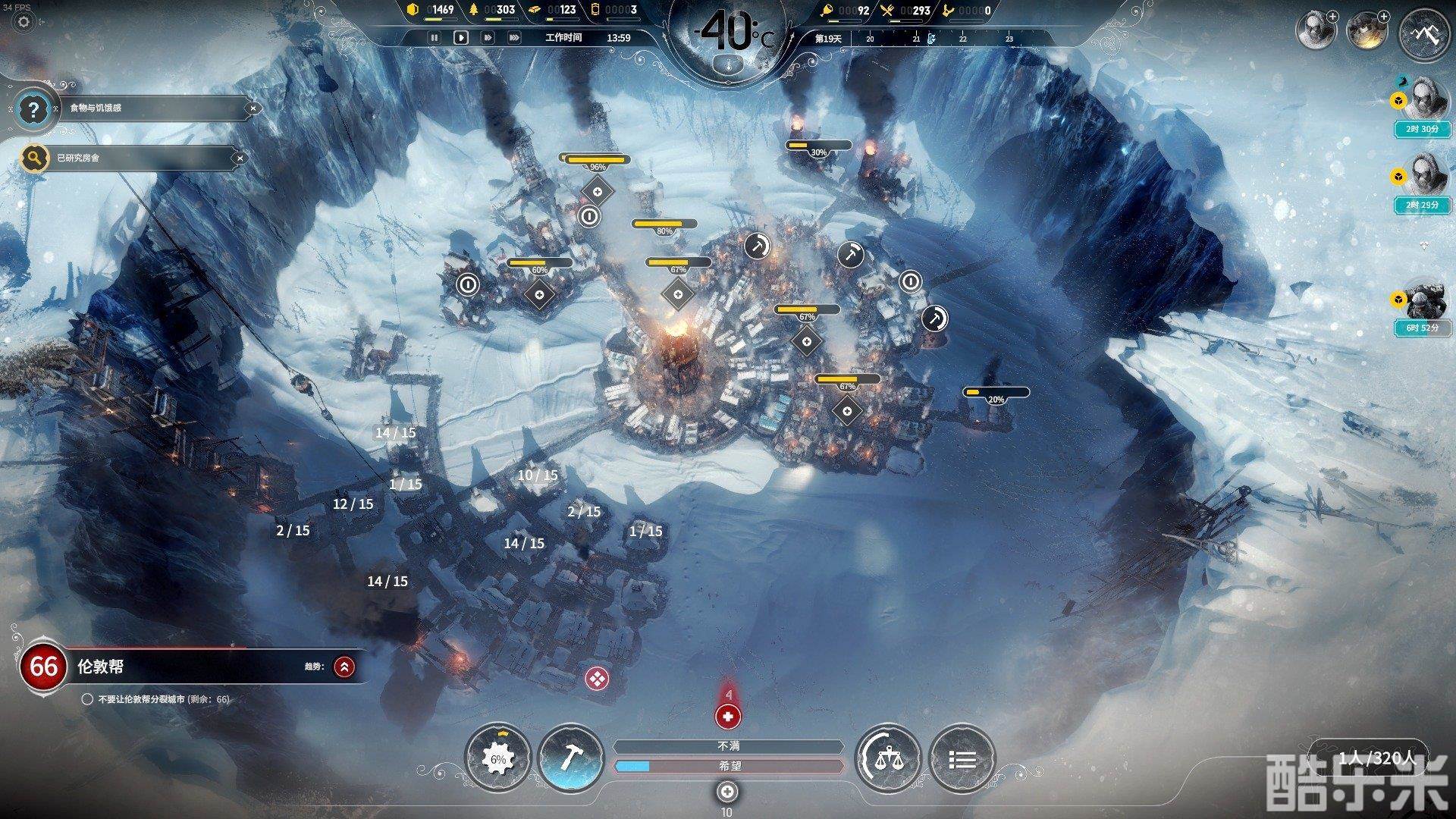Click the red medical alert marker
Screen dimensions: 1456x819
tap(727, 715)
